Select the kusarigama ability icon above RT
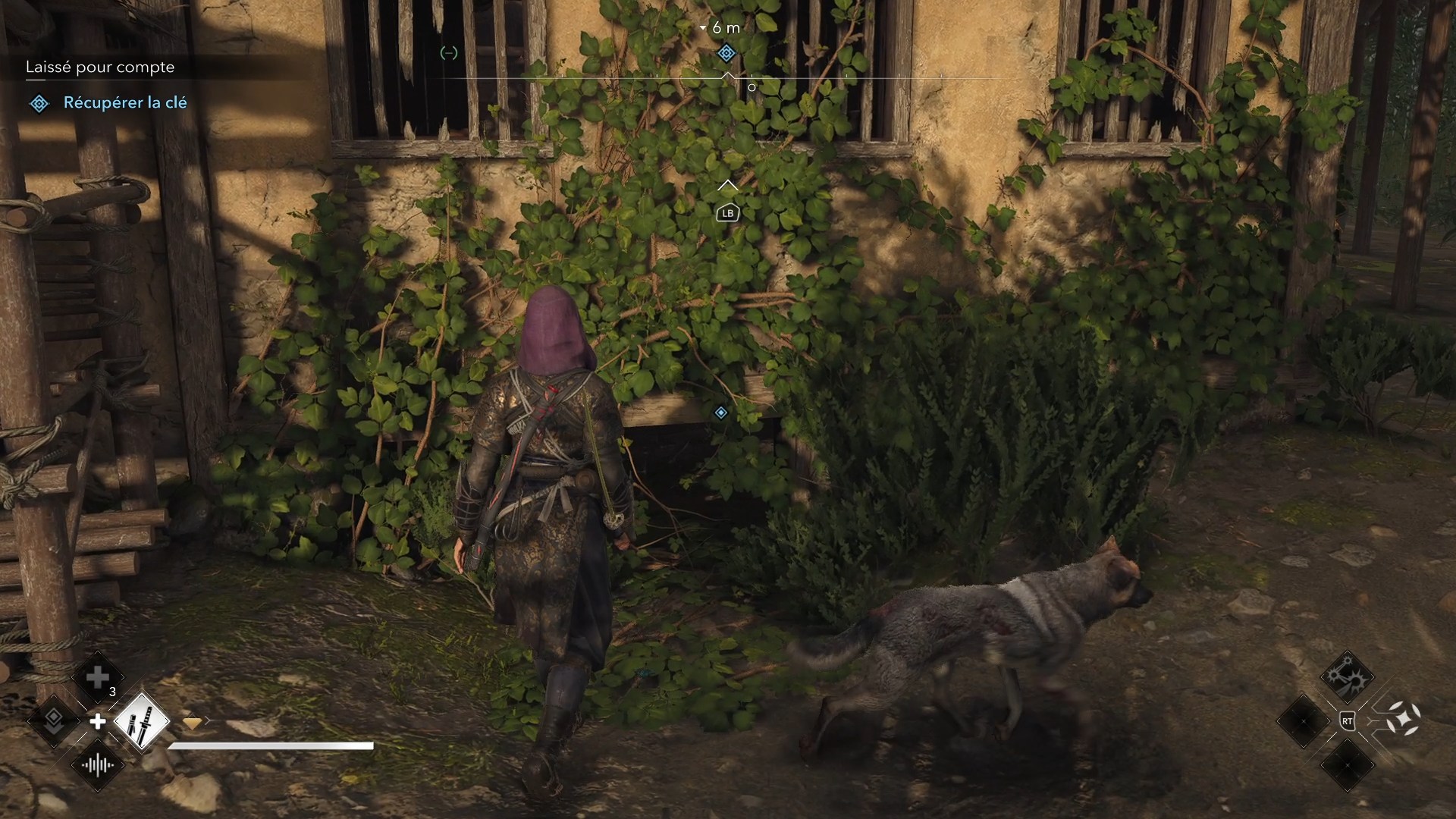The image size is (1456, 819). coord(1348,676)
